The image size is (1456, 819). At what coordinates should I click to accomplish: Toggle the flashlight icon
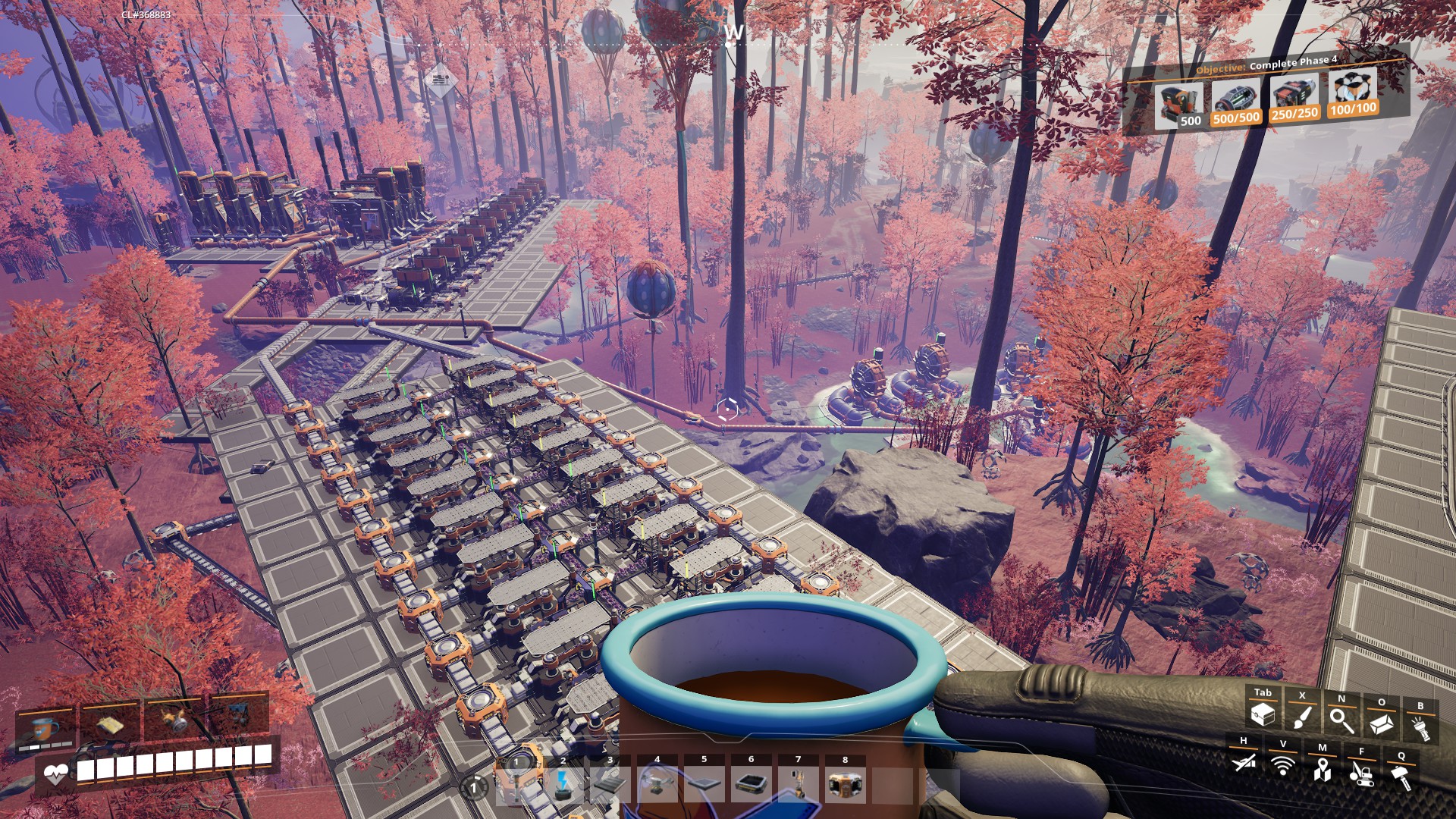(x=1420, y=727)
